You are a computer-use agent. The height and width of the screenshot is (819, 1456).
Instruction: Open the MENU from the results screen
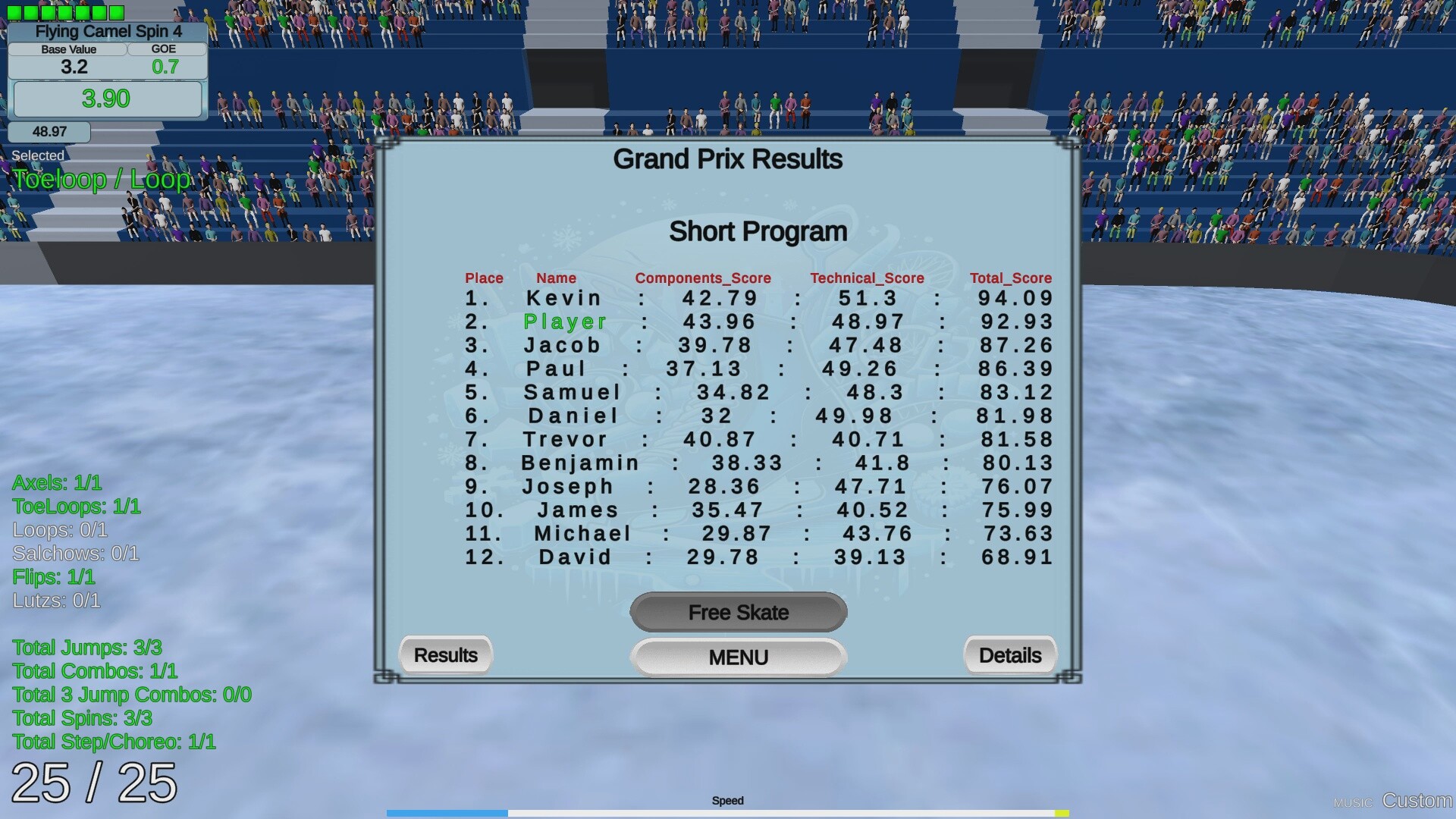(x=737, y=657)
